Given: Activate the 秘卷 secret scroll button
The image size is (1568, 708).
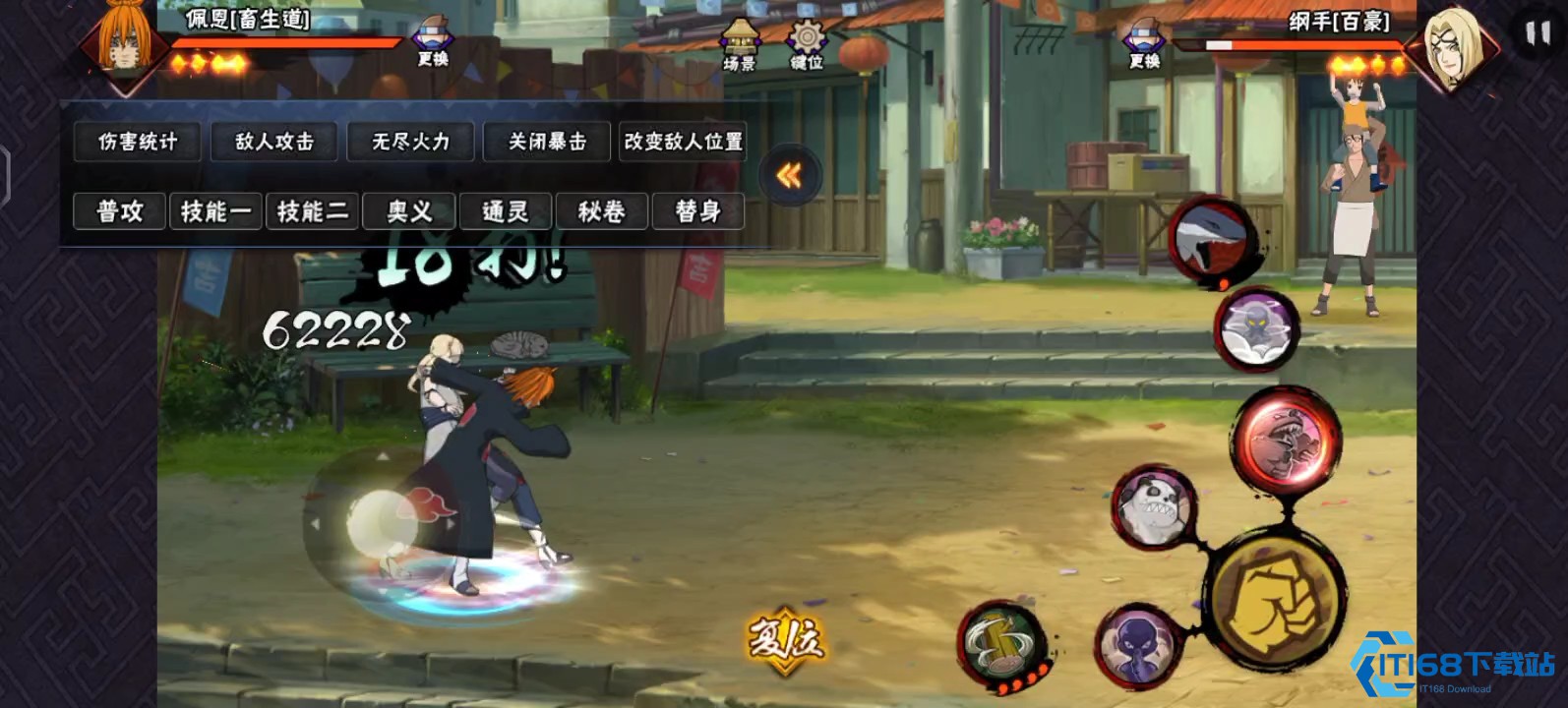Looking at the screenshot, I should 601,211.
